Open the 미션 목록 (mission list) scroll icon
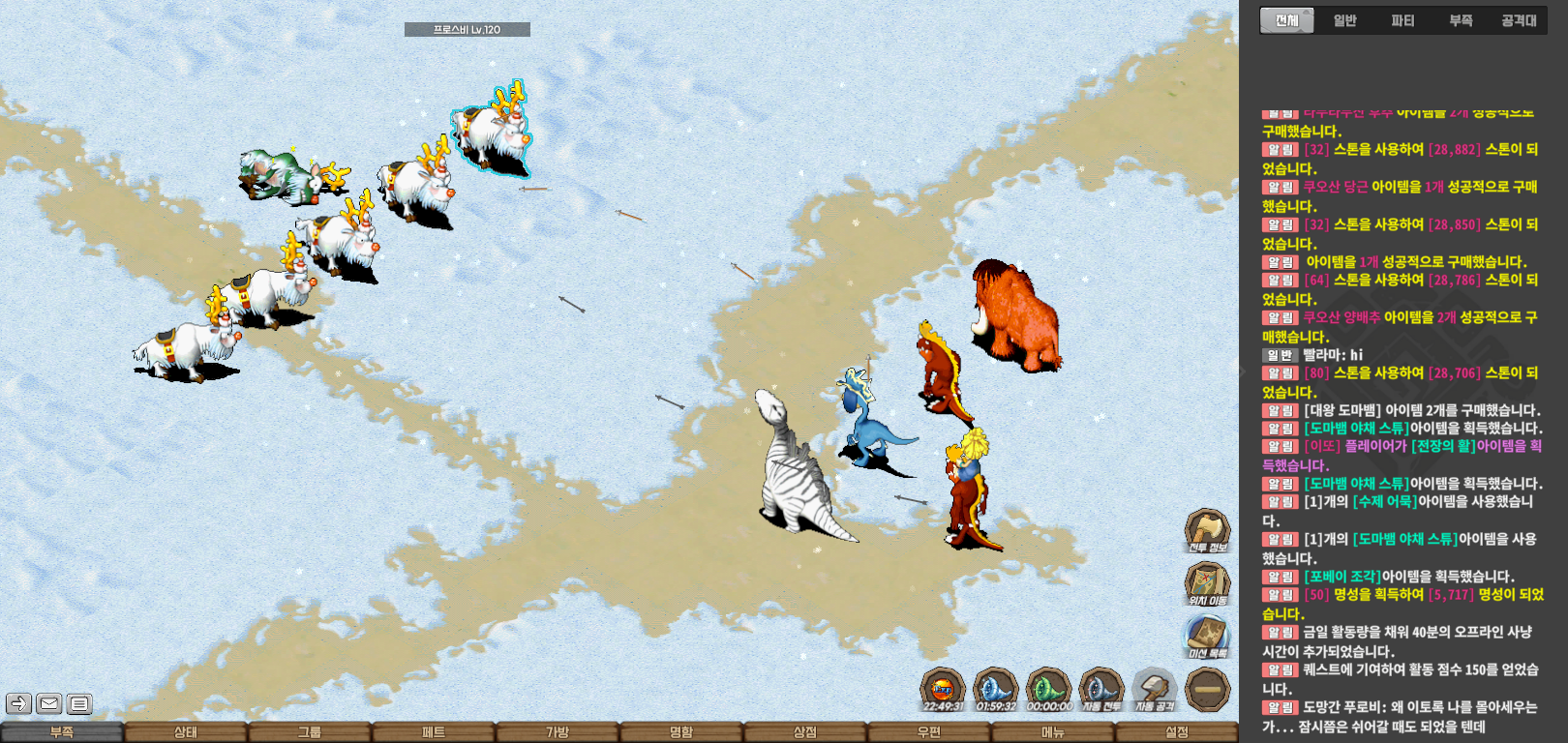Screen dimensions: 1568x743 click(1207, 636)
